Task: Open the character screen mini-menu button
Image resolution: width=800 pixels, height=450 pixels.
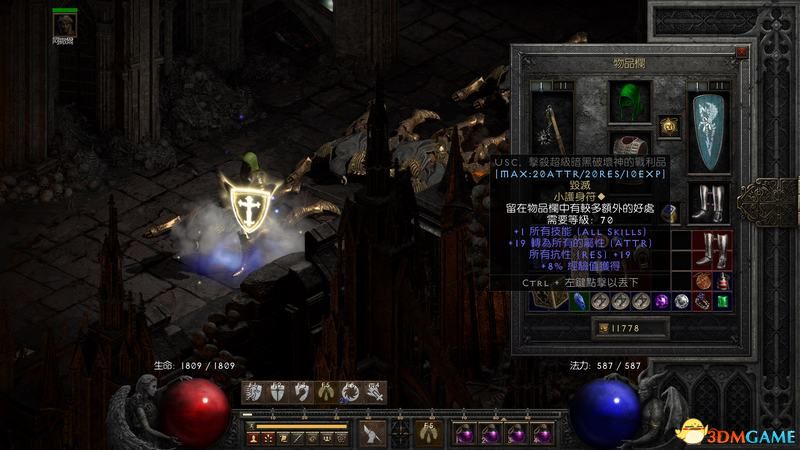Action: [x=254, y=437]
